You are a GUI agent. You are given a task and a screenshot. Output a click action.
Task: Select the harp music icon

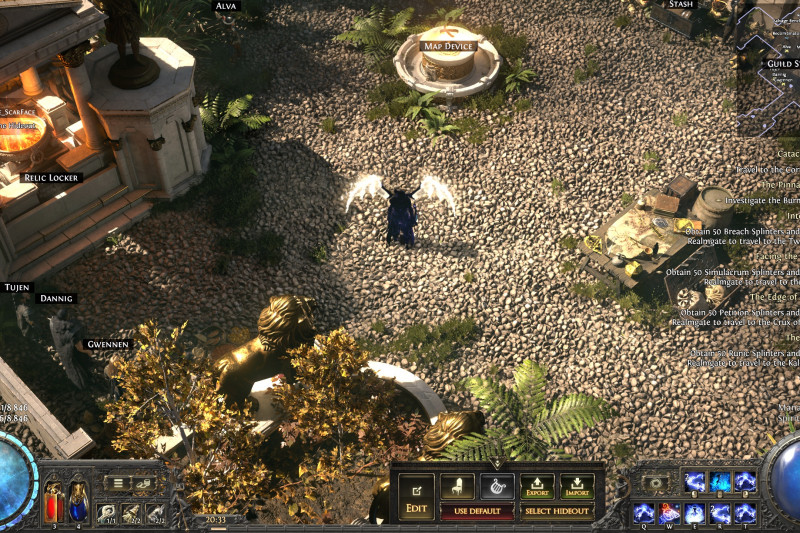point(497,486)
